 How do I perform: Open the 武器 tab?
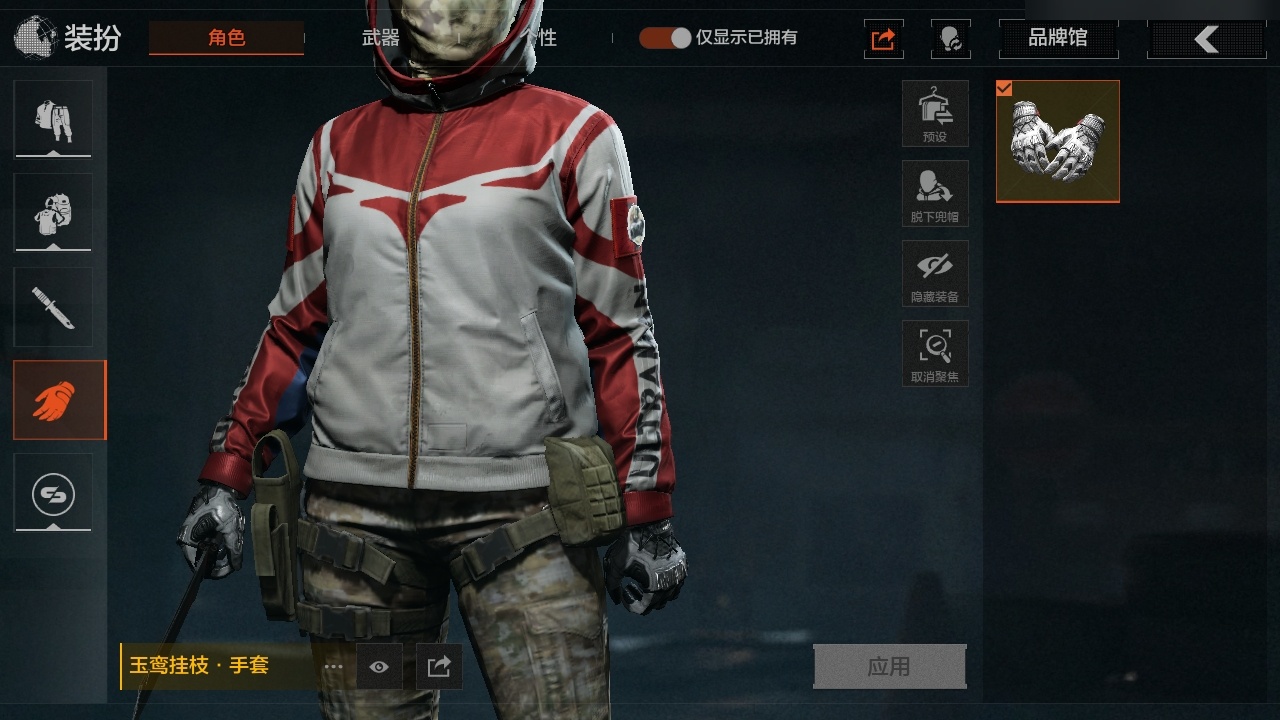(380, 38)
